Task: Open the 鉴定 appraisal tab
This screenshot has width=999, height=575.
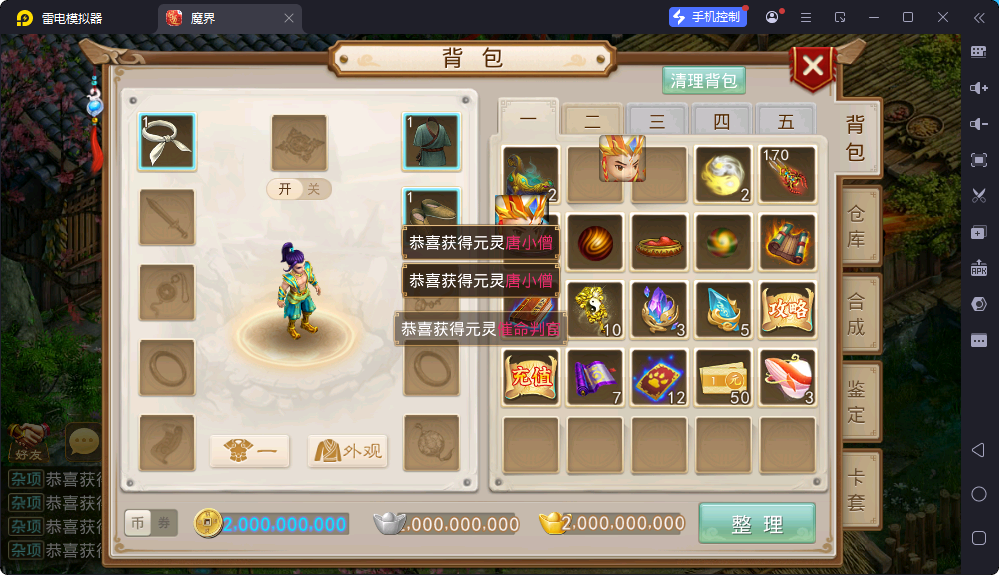Action: pos(857,400)
